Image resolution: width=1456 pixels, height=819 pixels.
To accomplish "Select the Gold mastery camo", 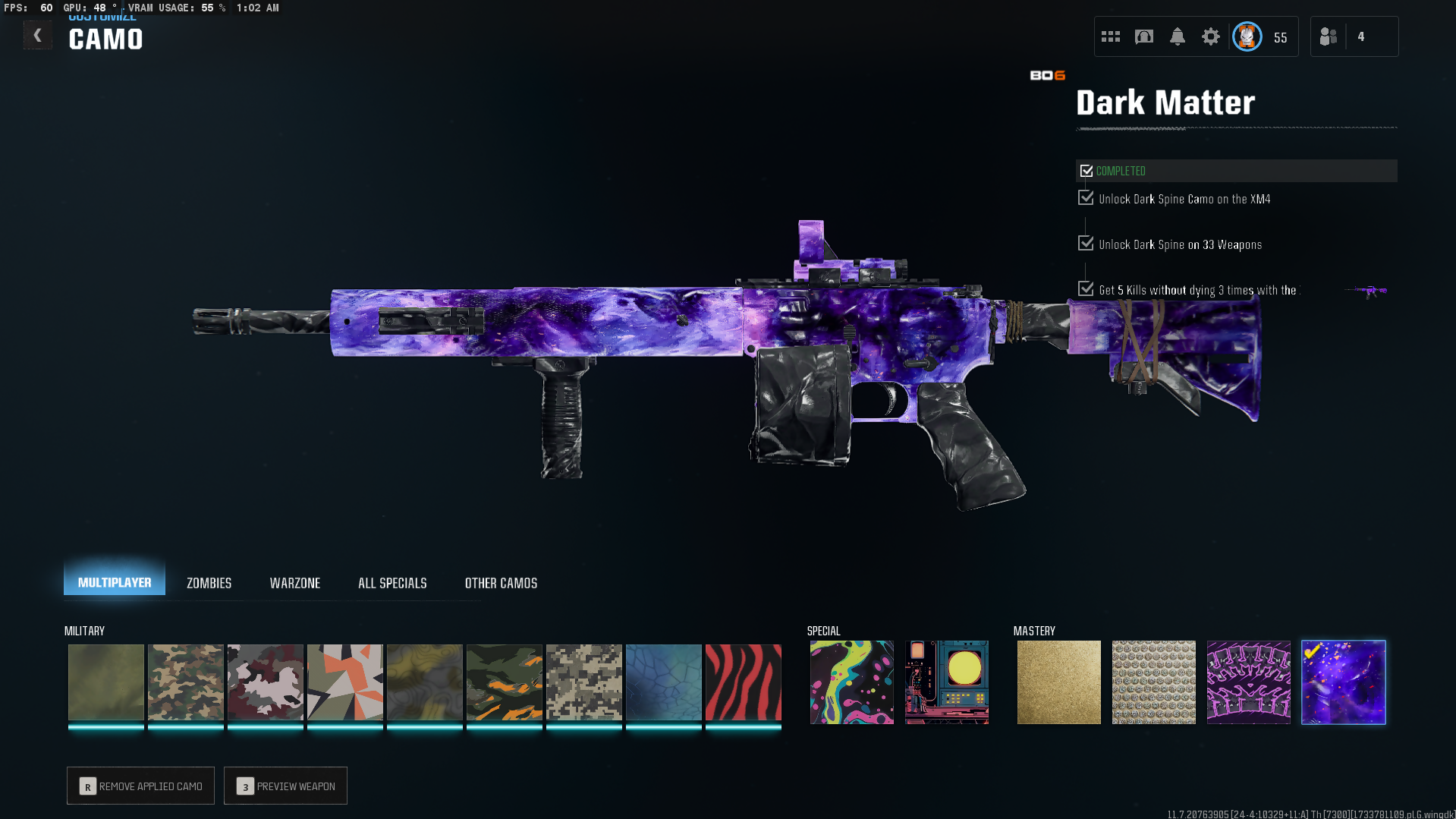I will pyautogui.click(x=1058, y=682).
